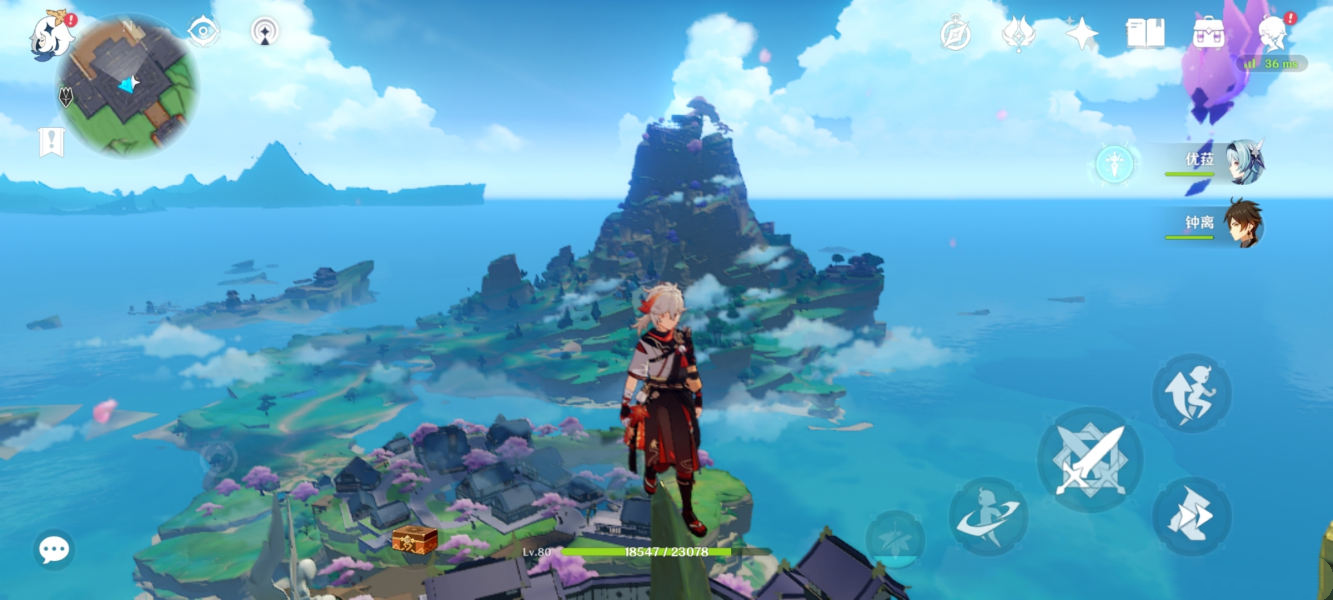Viewport: 1333px width, 600px height.
Task: Open the Paimon main menu
Action: (x=52, y=35)
